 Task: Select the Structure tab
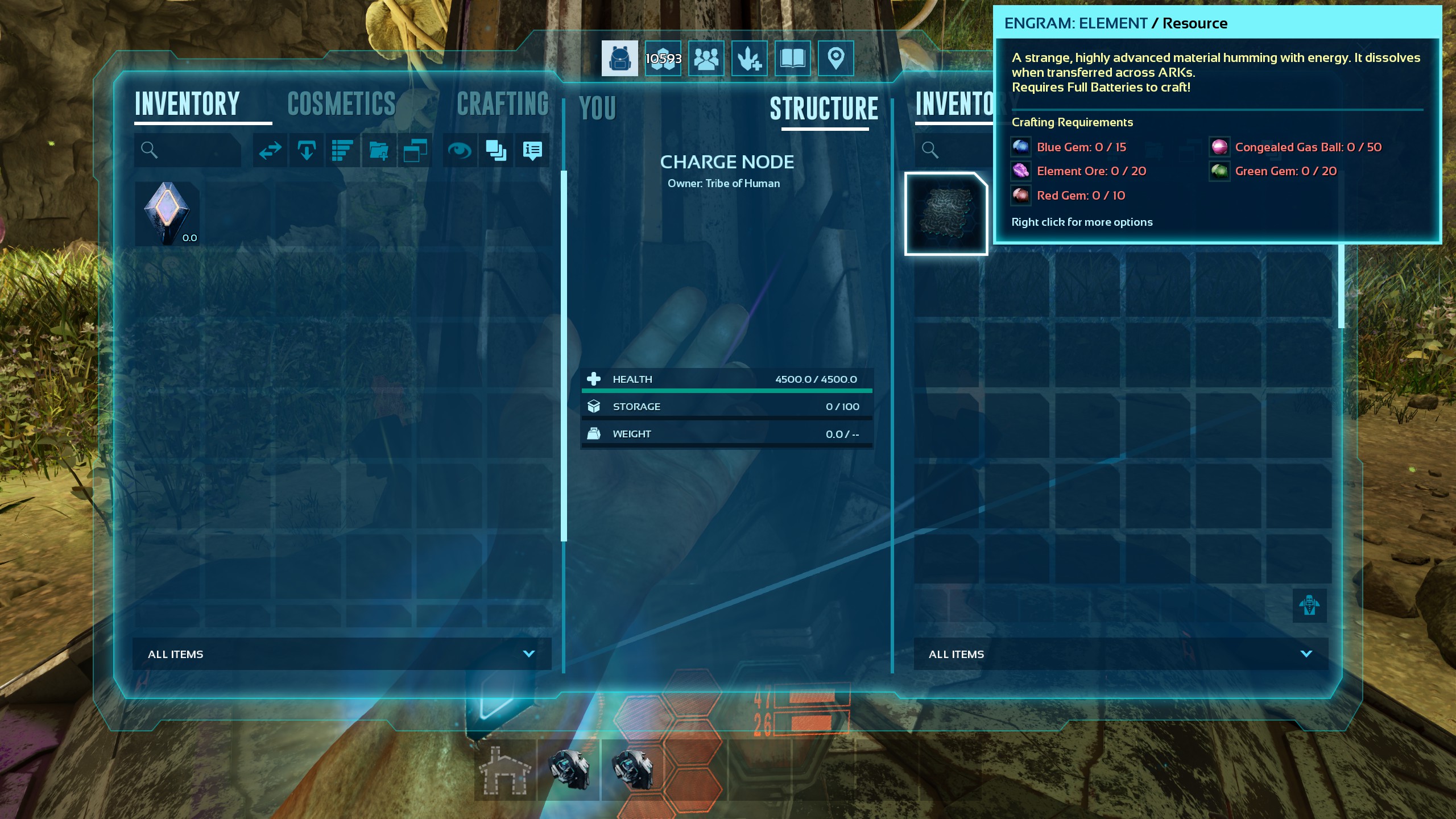824,108
